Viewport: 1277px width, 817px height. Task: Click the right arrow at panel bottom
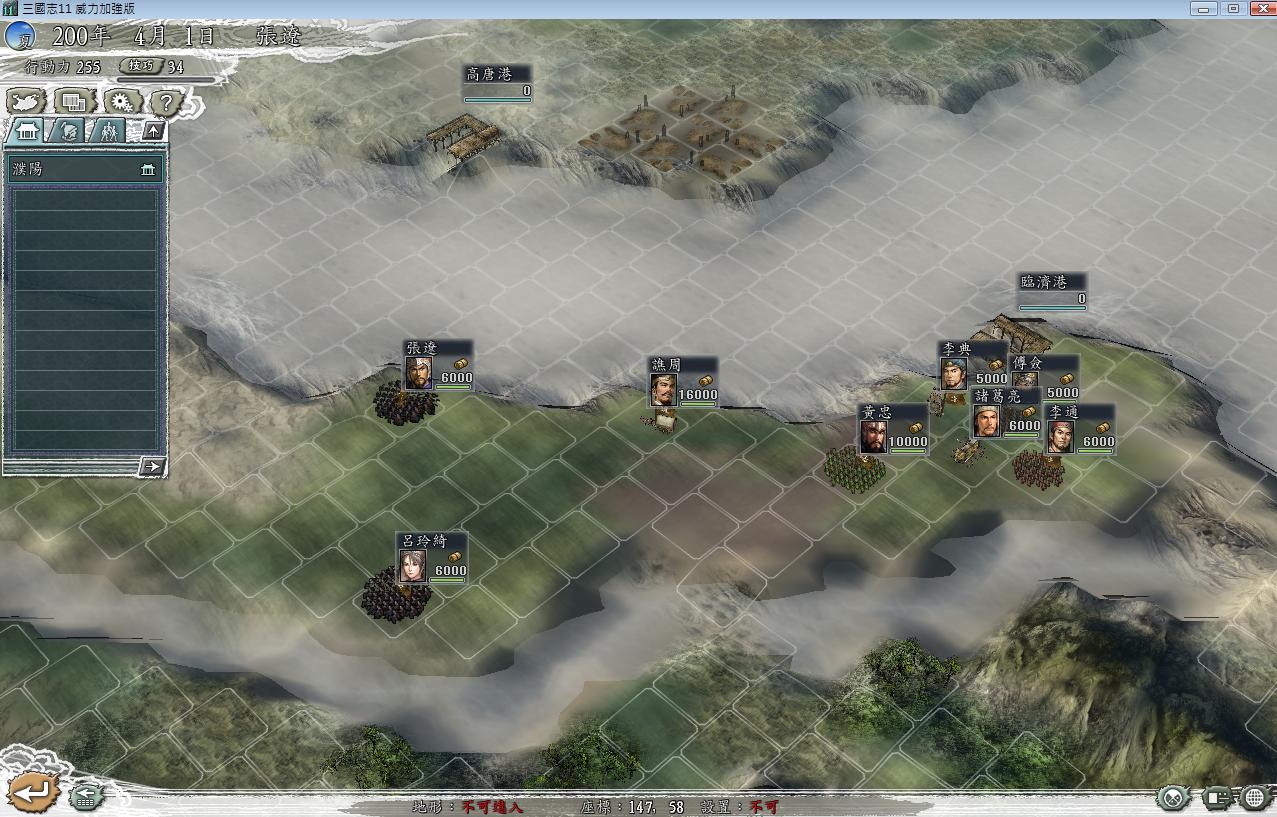tap(151, 465)
